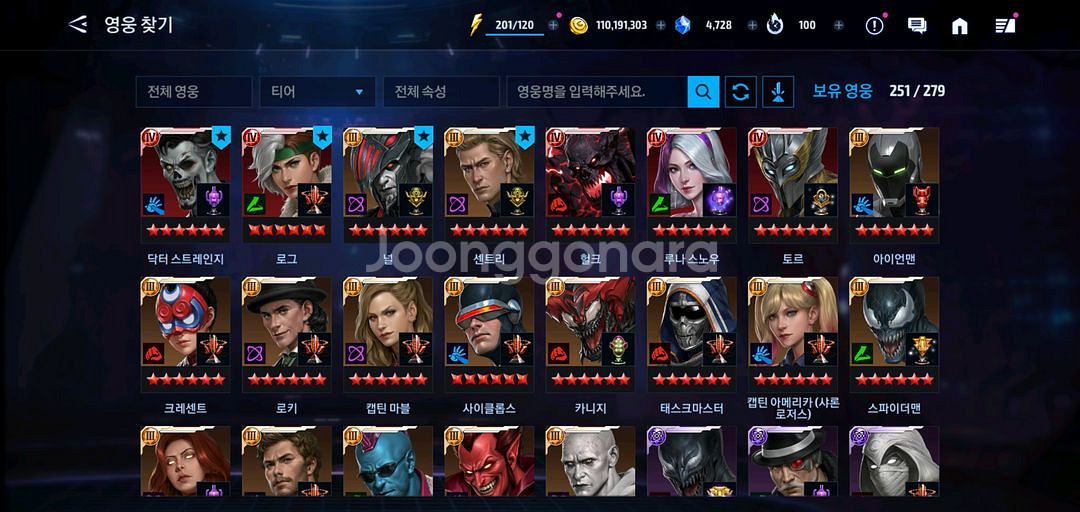
Task: Open the 전체 속성 attribute filter
Action: pyautogui.click(x=440, y=92)
